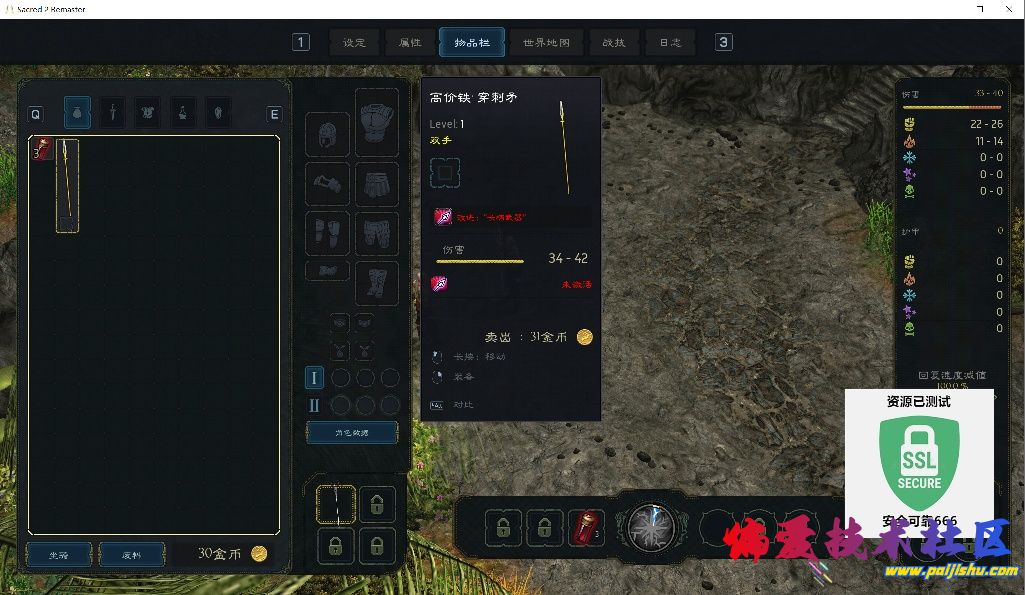Select the red potion stack in inventory
1025x595 pixels.
click(42, 151)
